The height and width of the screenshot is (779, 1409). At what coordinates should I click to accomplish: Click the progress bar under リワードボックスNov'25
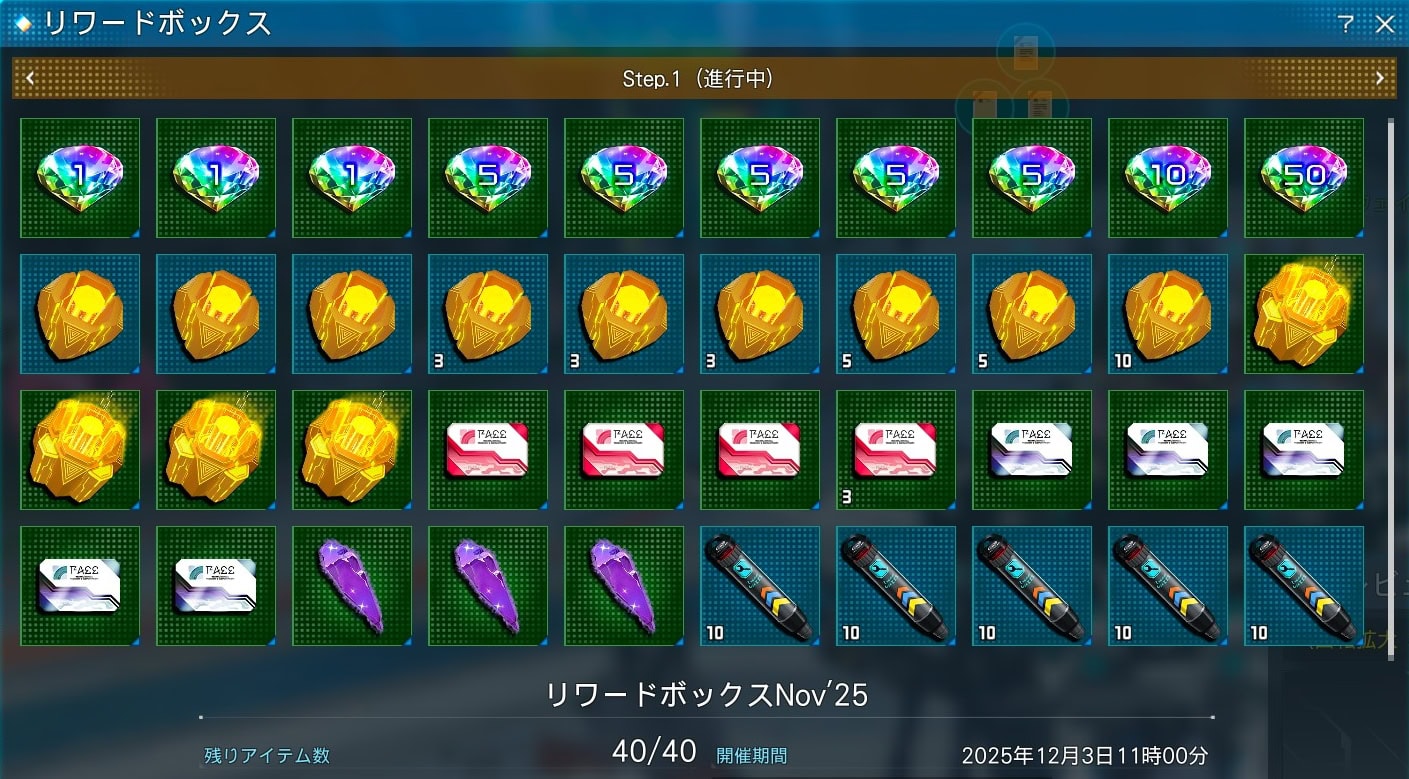(700, 715)
